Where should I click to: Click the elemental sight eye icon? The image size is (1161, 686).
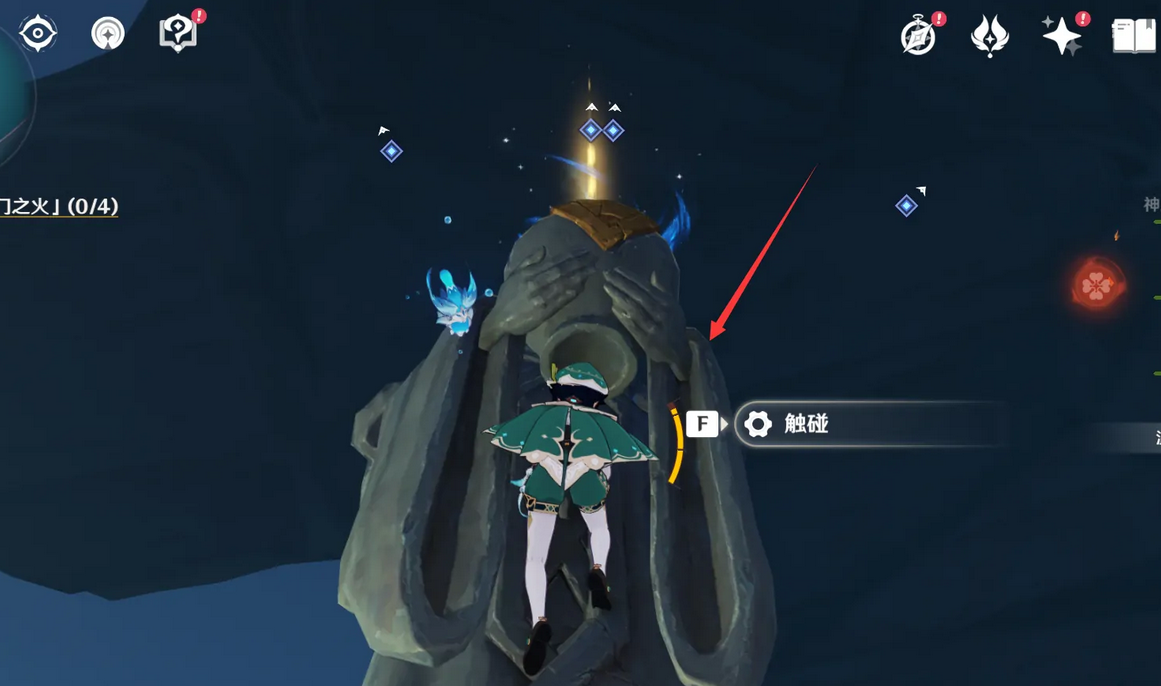point(38,34)
